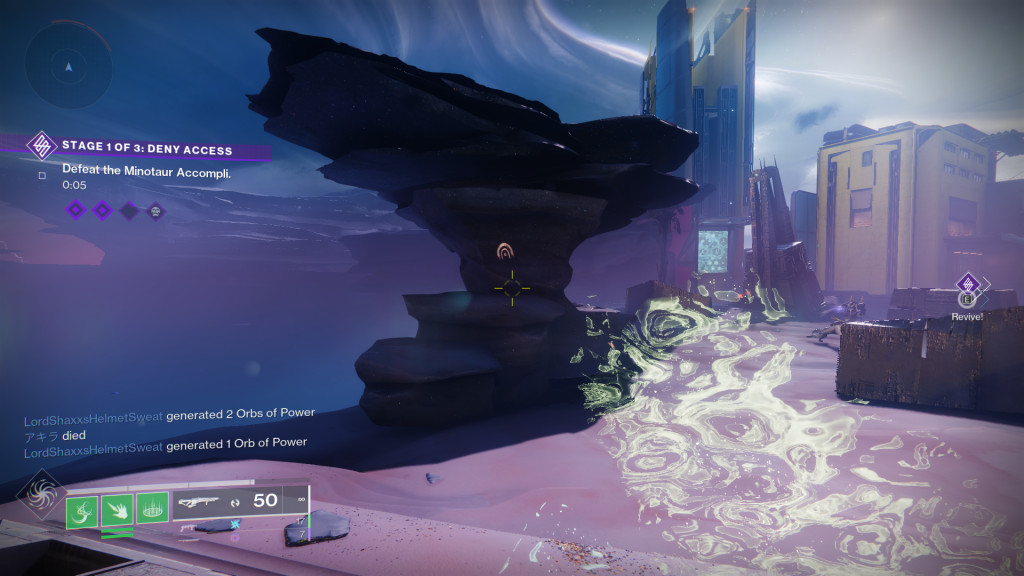1024x576 pixels.
Task: Use the melee hand ability icon
Action: pos(118,511)
